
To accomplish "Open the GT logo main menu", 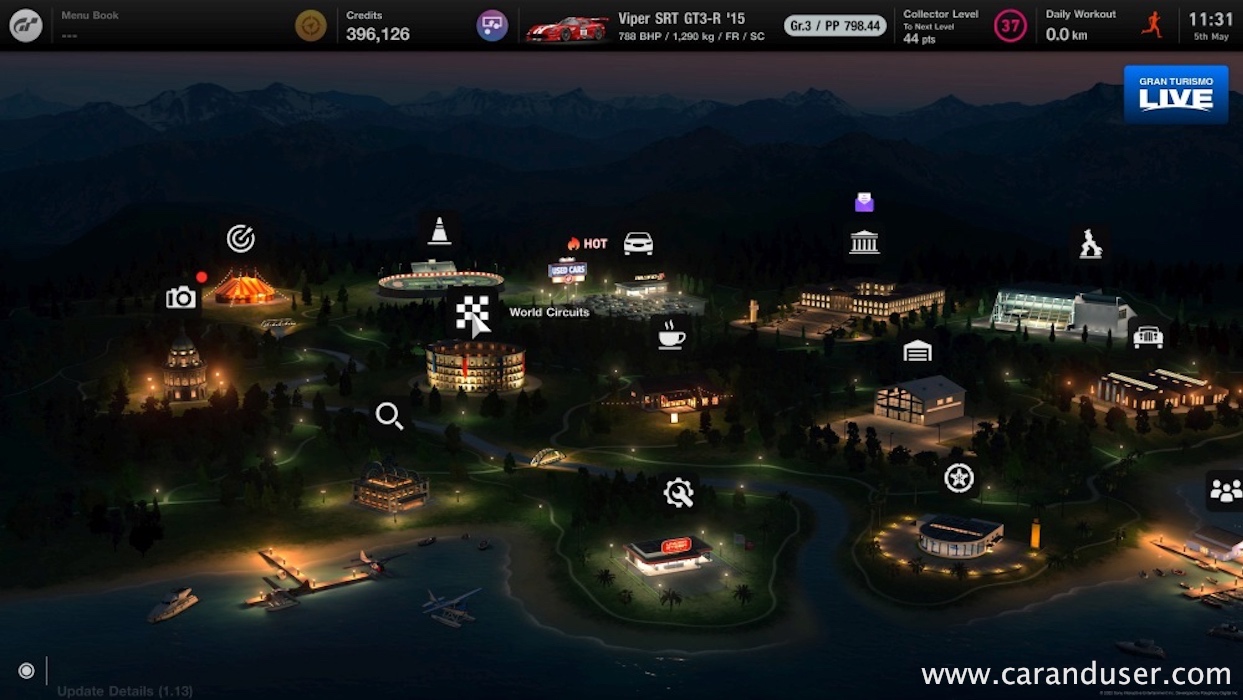I will [x=26, y=25].
